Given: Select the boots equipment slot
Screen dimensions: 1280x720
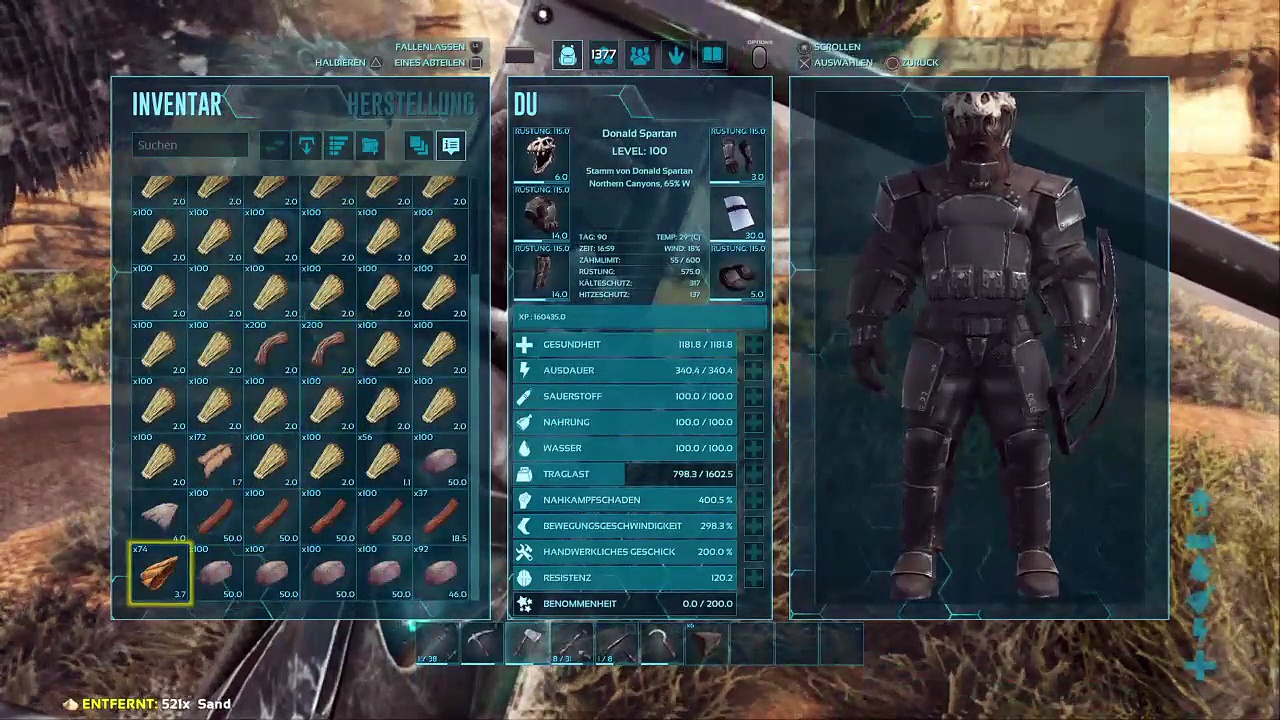Looking at the screenshot, I should coord(738,274).
